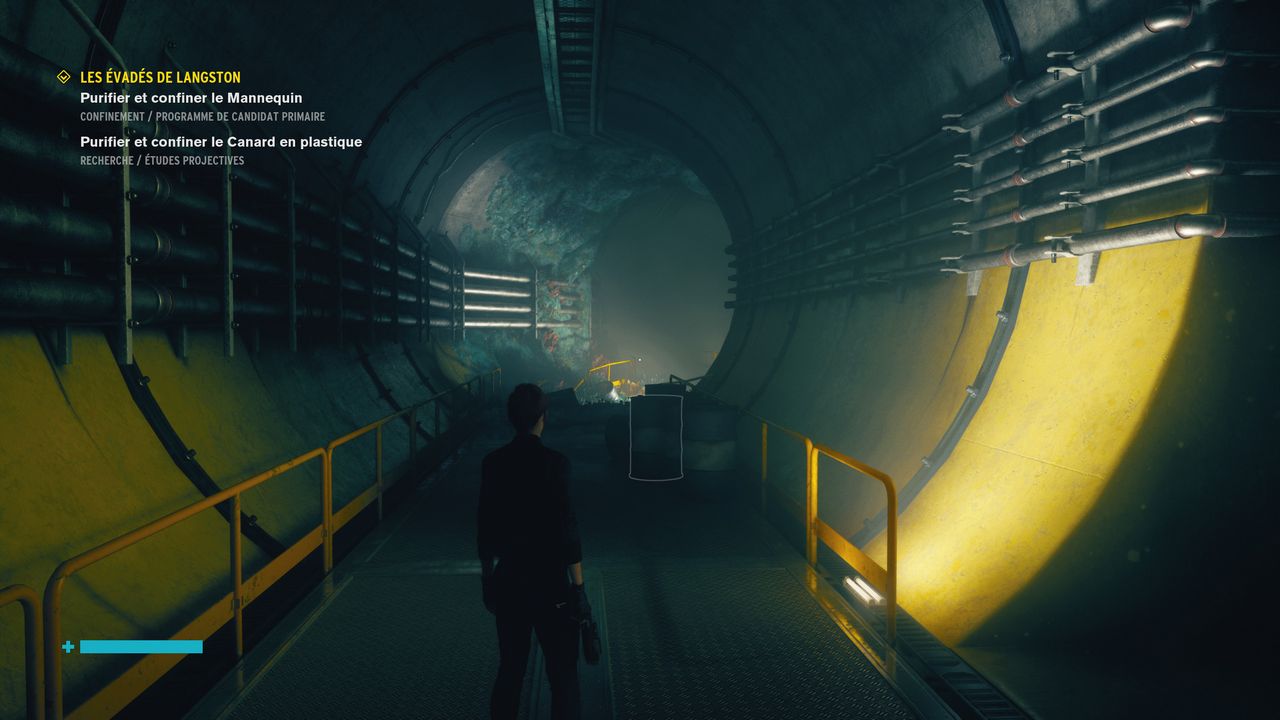
Task: Click the yellow diamond mission marker icon
Action: (64, 77)
